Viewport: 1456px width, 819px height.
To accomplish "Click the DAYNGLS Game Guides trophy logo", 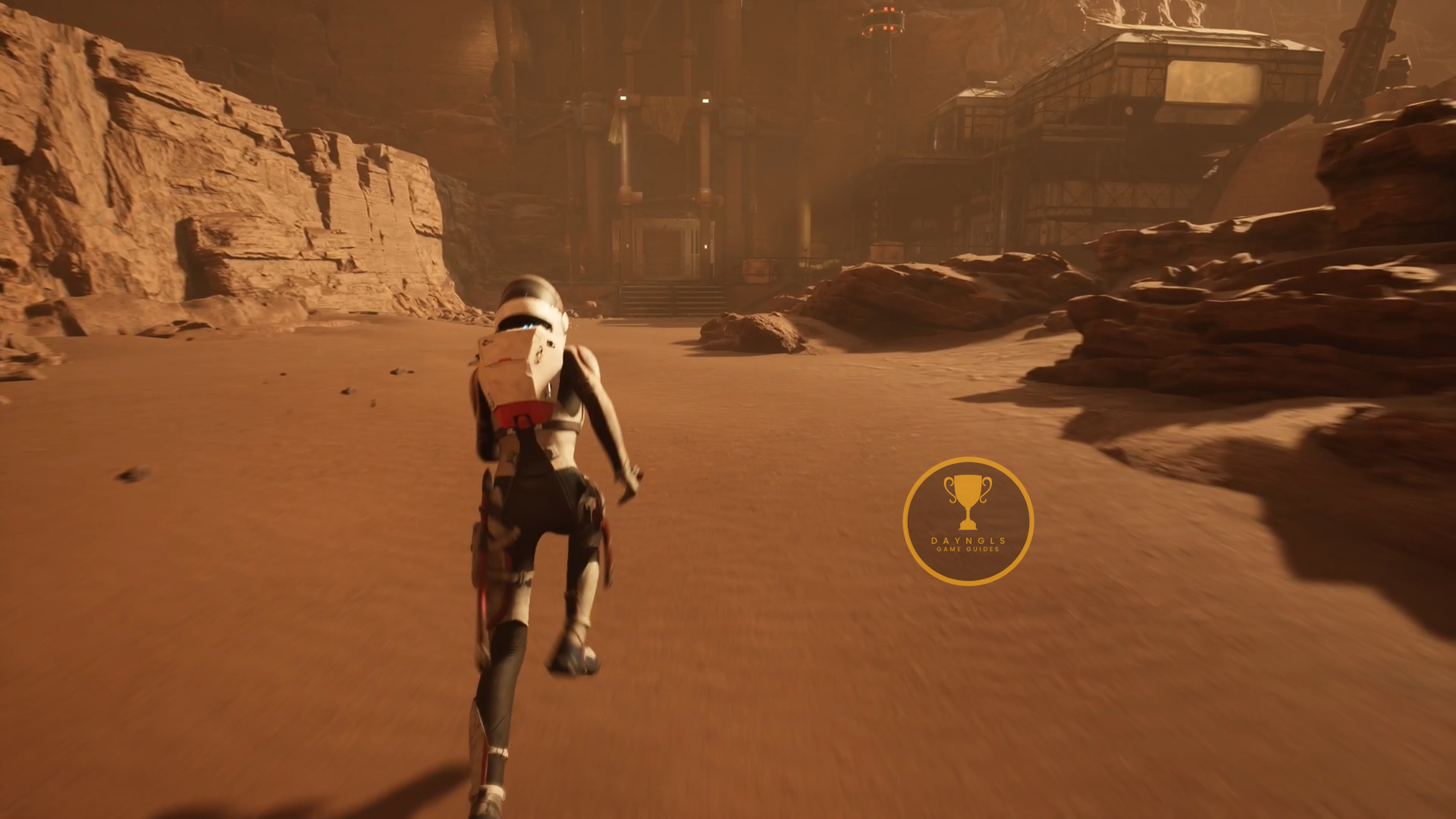I will tap(968, 520).
